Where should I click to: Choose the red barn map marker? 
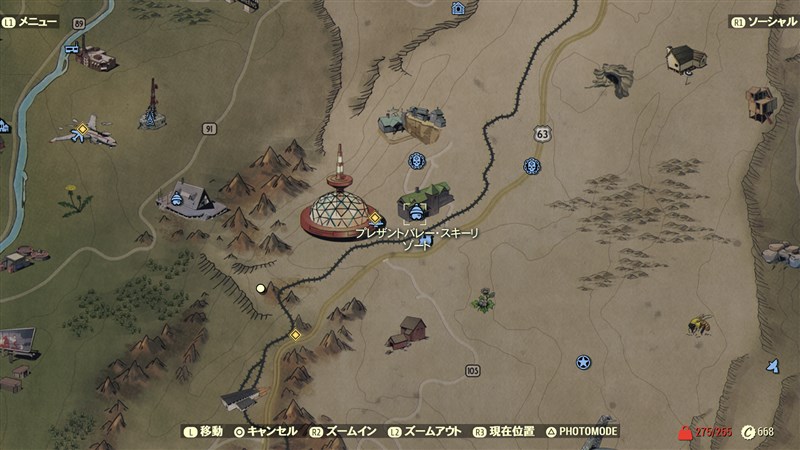[408, 331]
